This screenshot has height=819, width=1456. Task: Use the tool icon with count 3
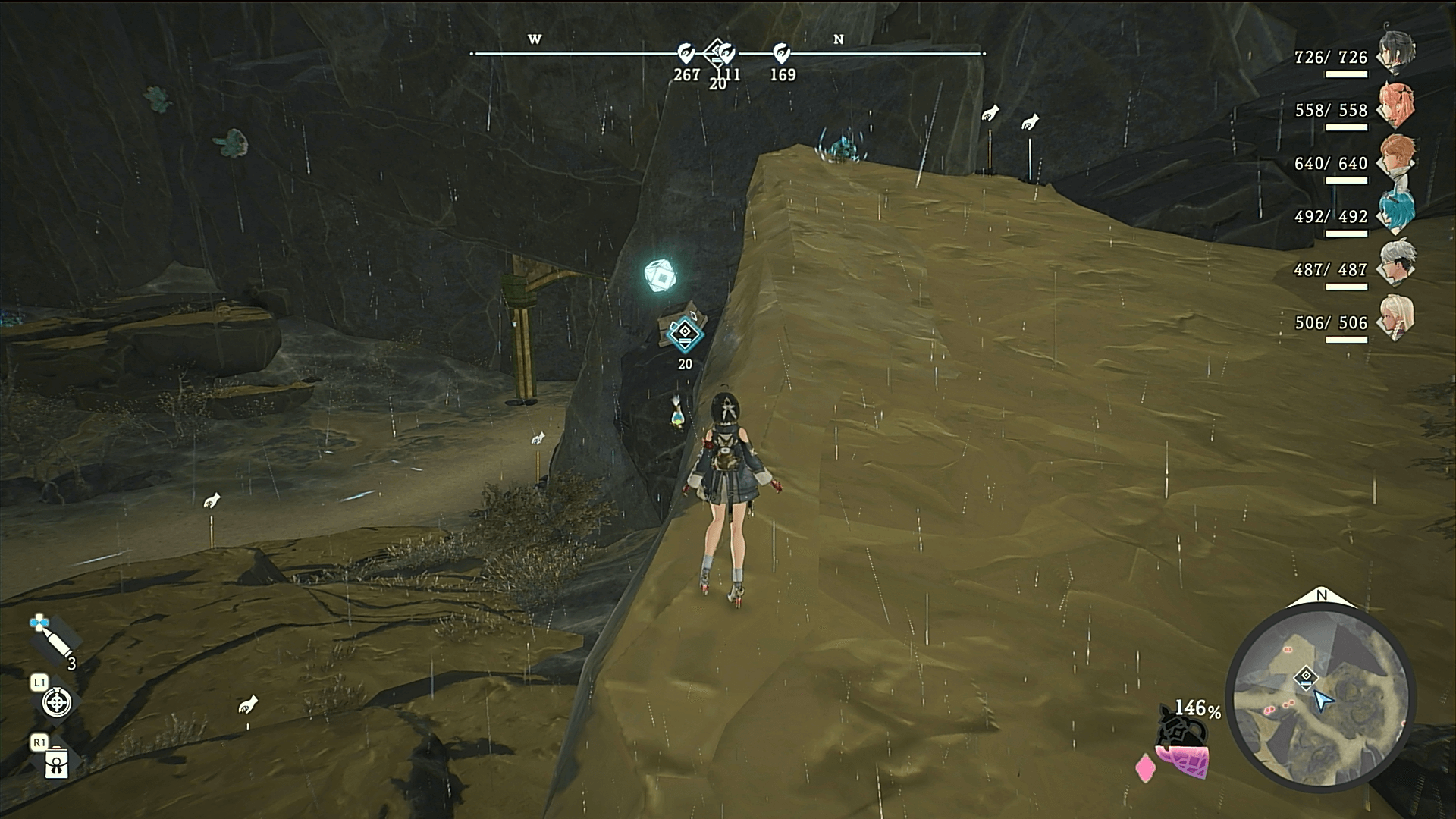(52, 639)
